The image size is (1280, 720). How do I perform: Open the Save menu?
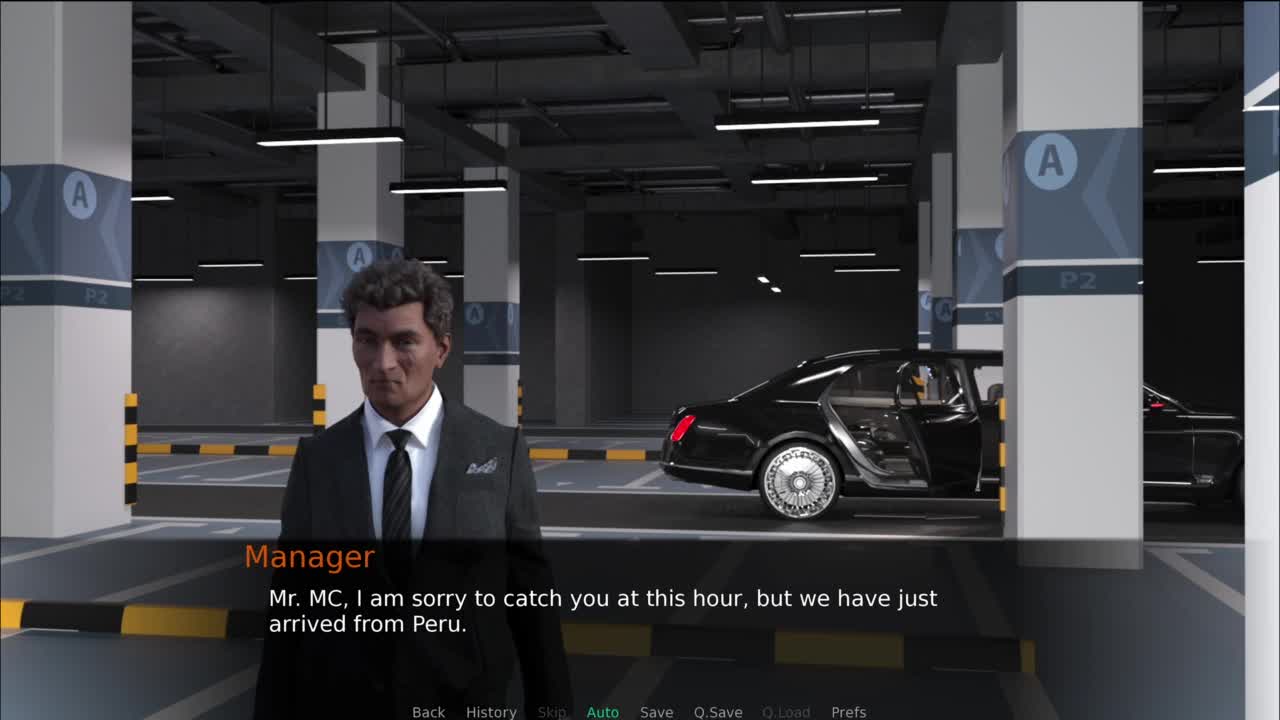point(656,711)
